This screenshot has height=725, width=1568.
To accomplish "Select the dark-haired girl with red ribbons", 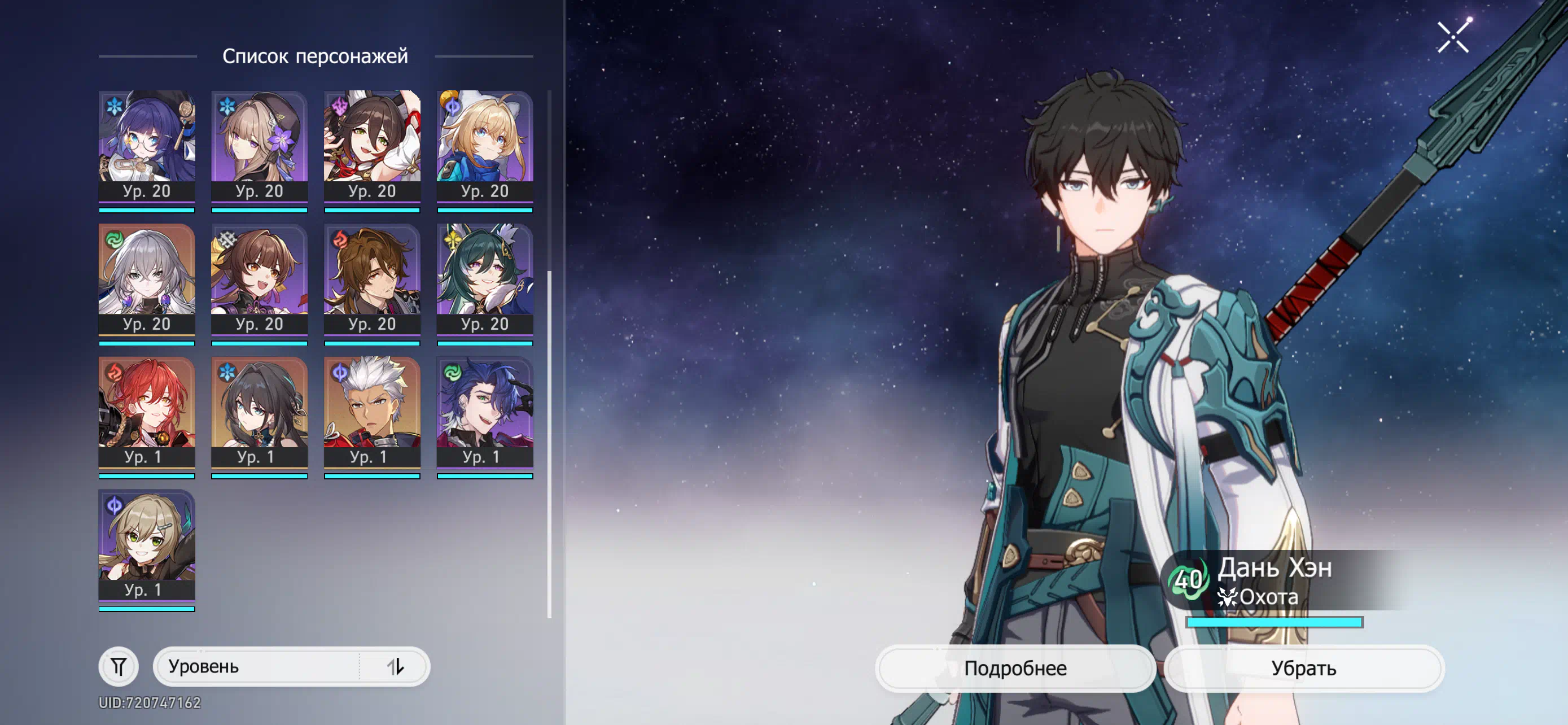I will tap(372, 146).
